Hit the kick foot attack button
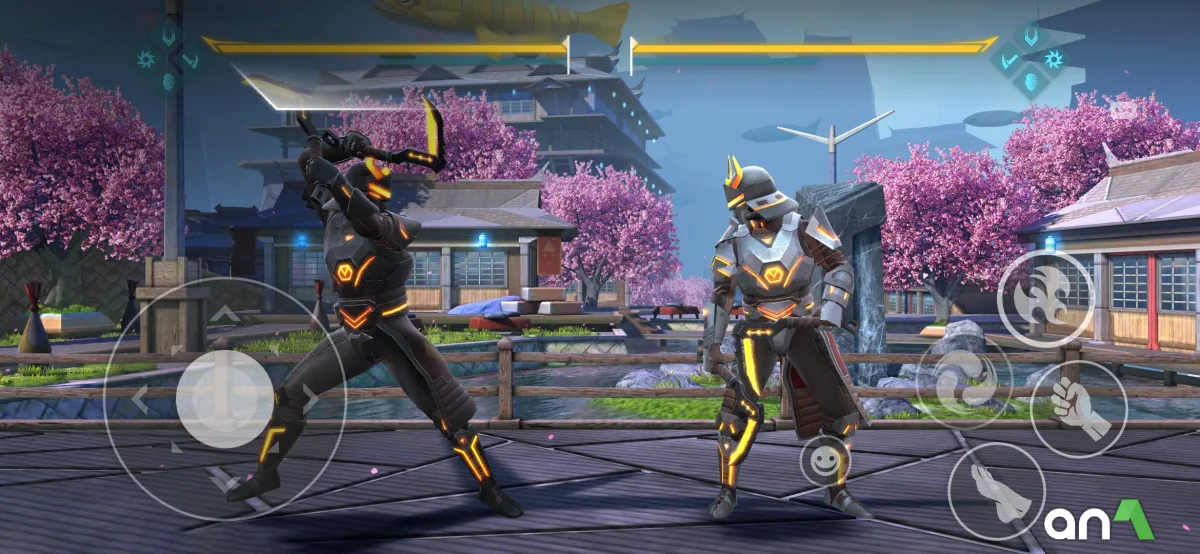1200x554 pixels. click(x=996, y=492)
